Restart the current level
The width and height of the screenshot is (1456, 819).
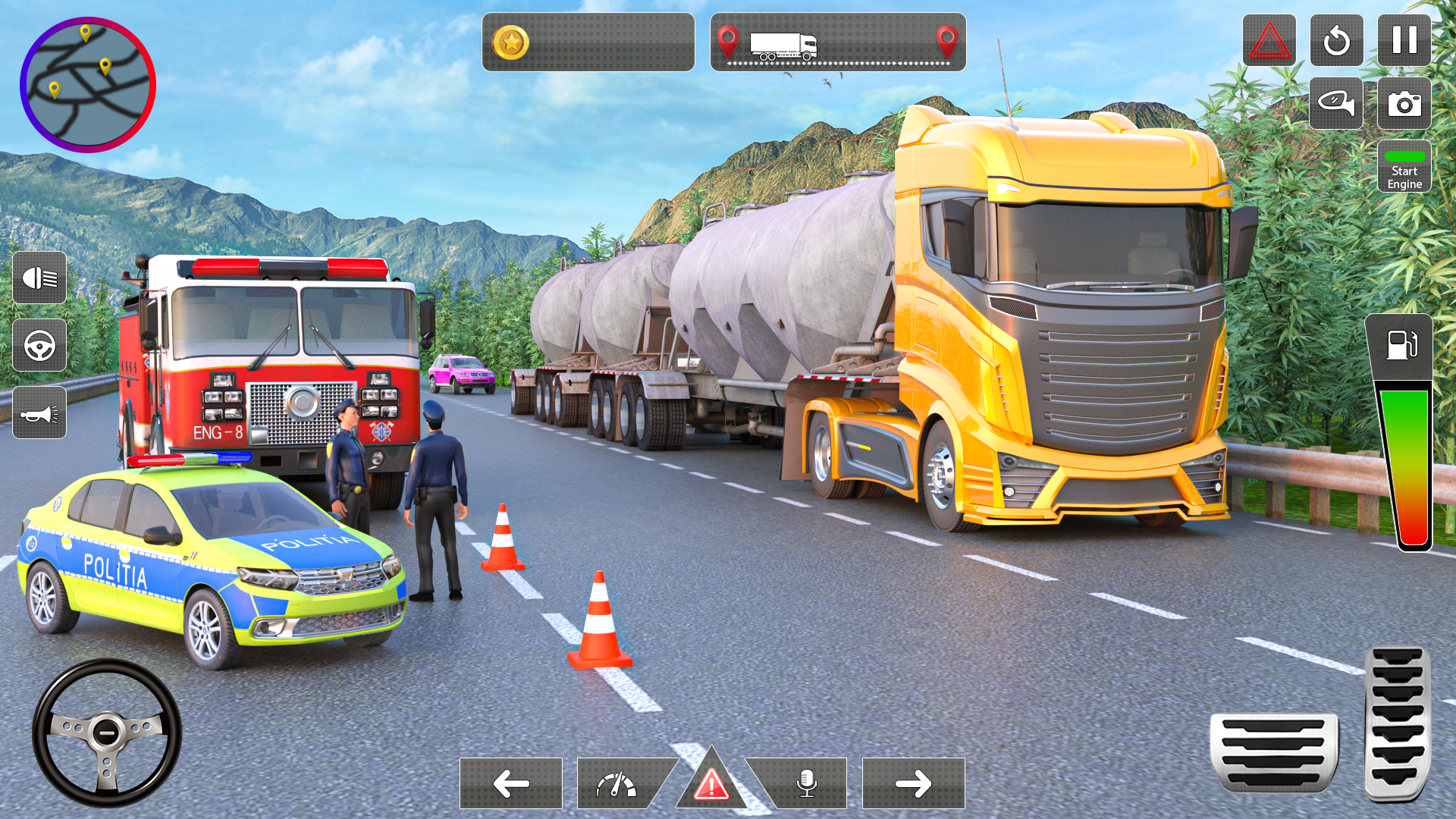(x=1337, y=42)
